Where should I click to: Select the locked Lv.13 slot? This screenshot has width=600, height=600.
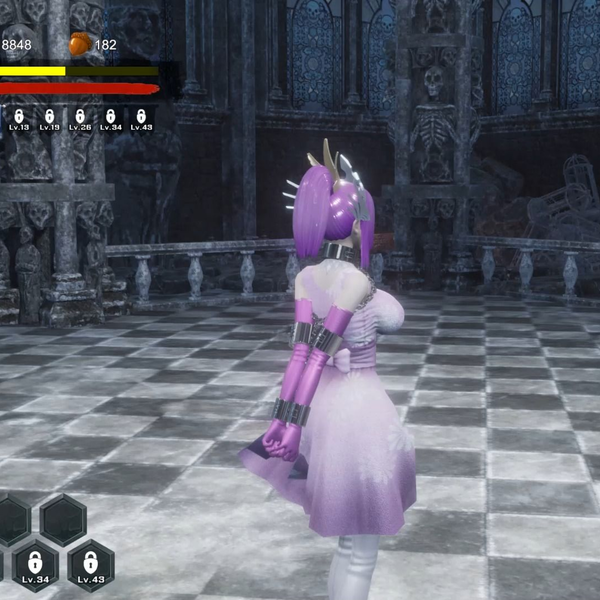coord(16,119)
